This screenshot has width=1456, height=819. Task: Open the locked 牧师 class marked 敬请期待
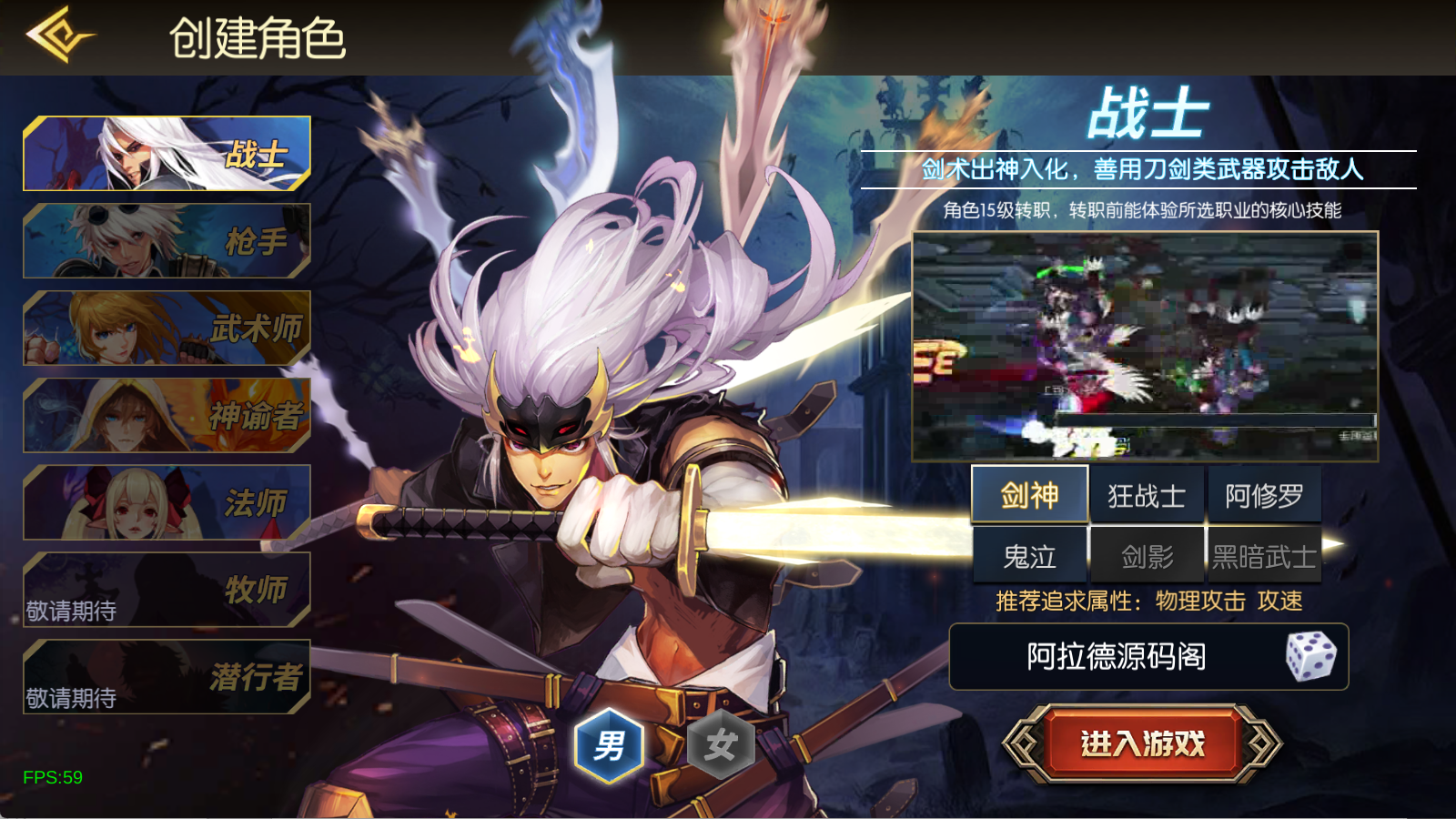166,590
